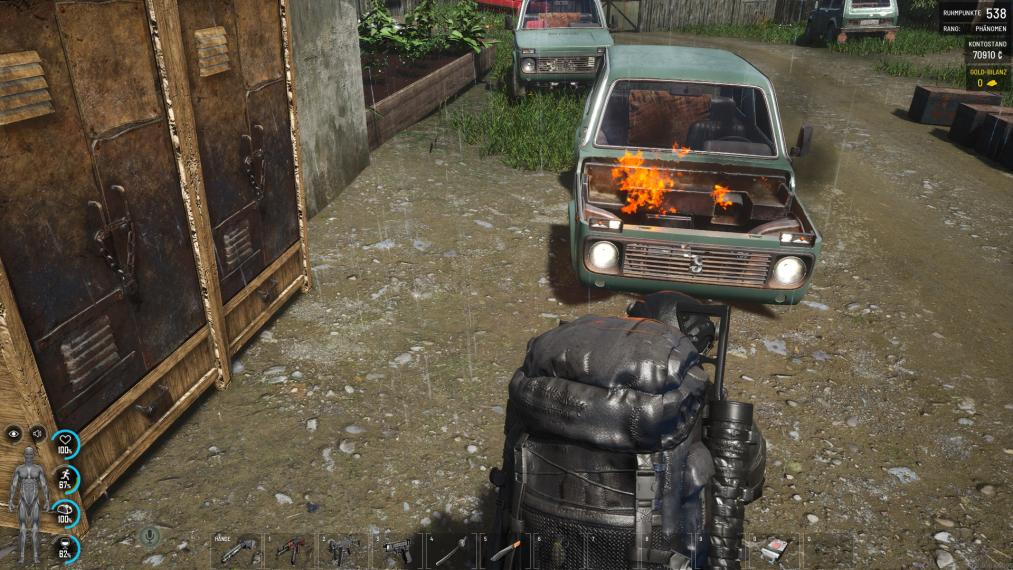Select the weapon in the Hände slot
This screenshot has height=570, width=1013.
coord(237,550)
